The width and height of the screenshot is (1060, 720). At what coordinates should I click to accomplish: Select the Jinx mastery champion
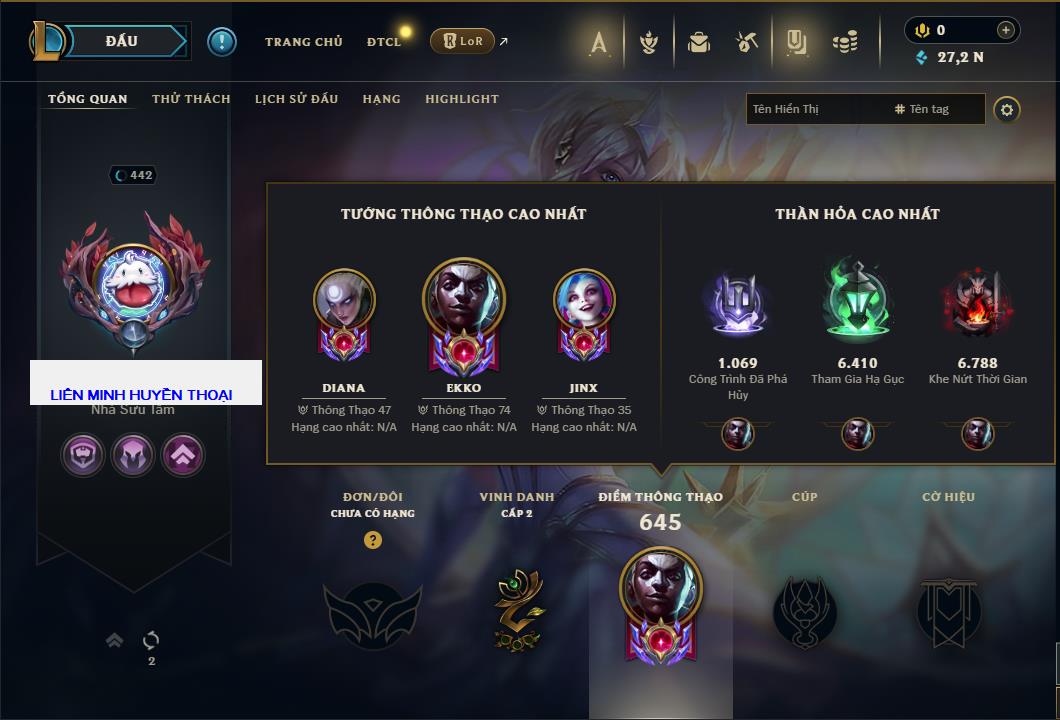[583, 300]
